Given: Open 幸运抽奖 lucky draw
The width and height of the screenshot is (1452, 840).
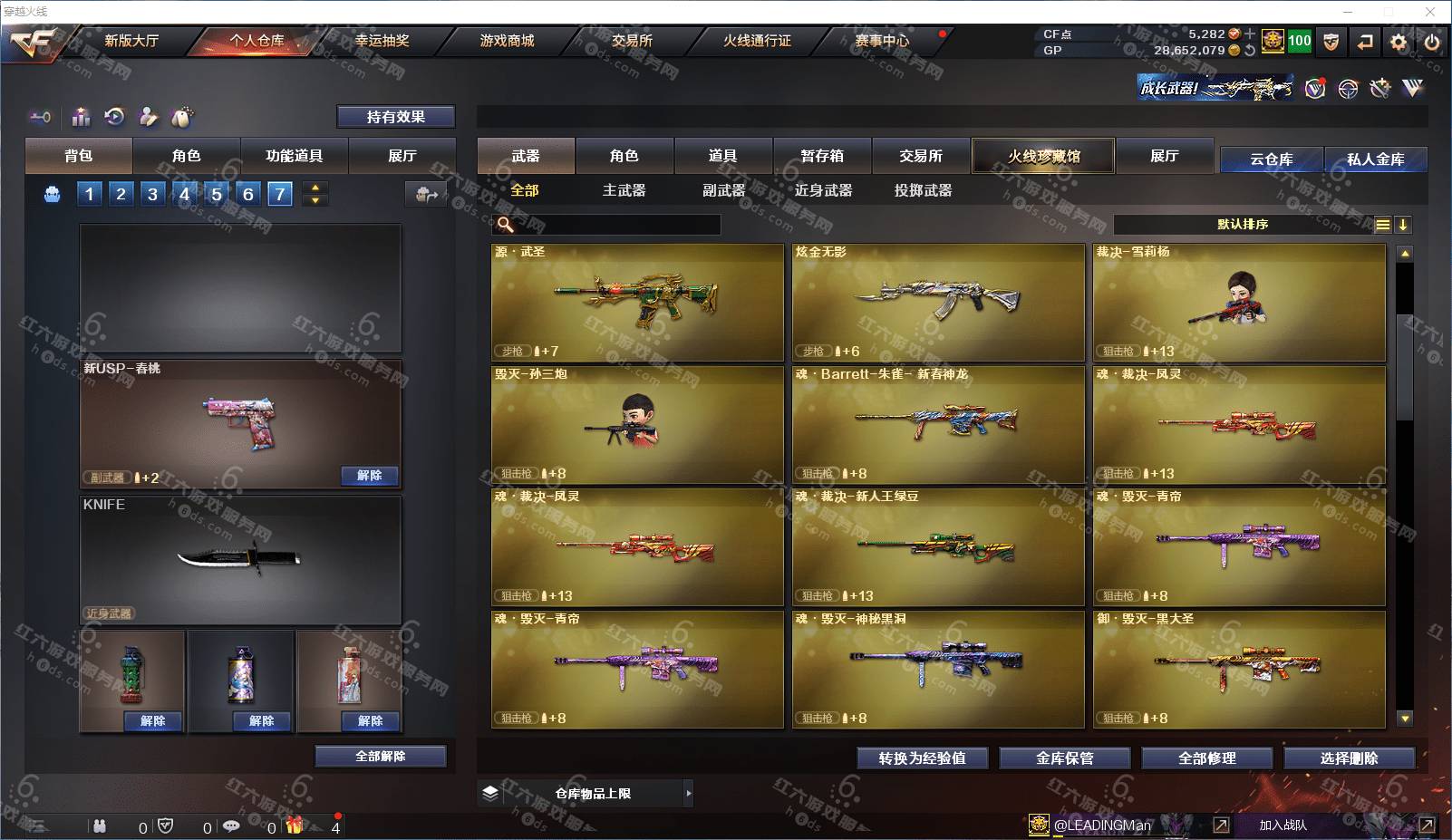Looking at the screenshot, I should pos(382,41).
